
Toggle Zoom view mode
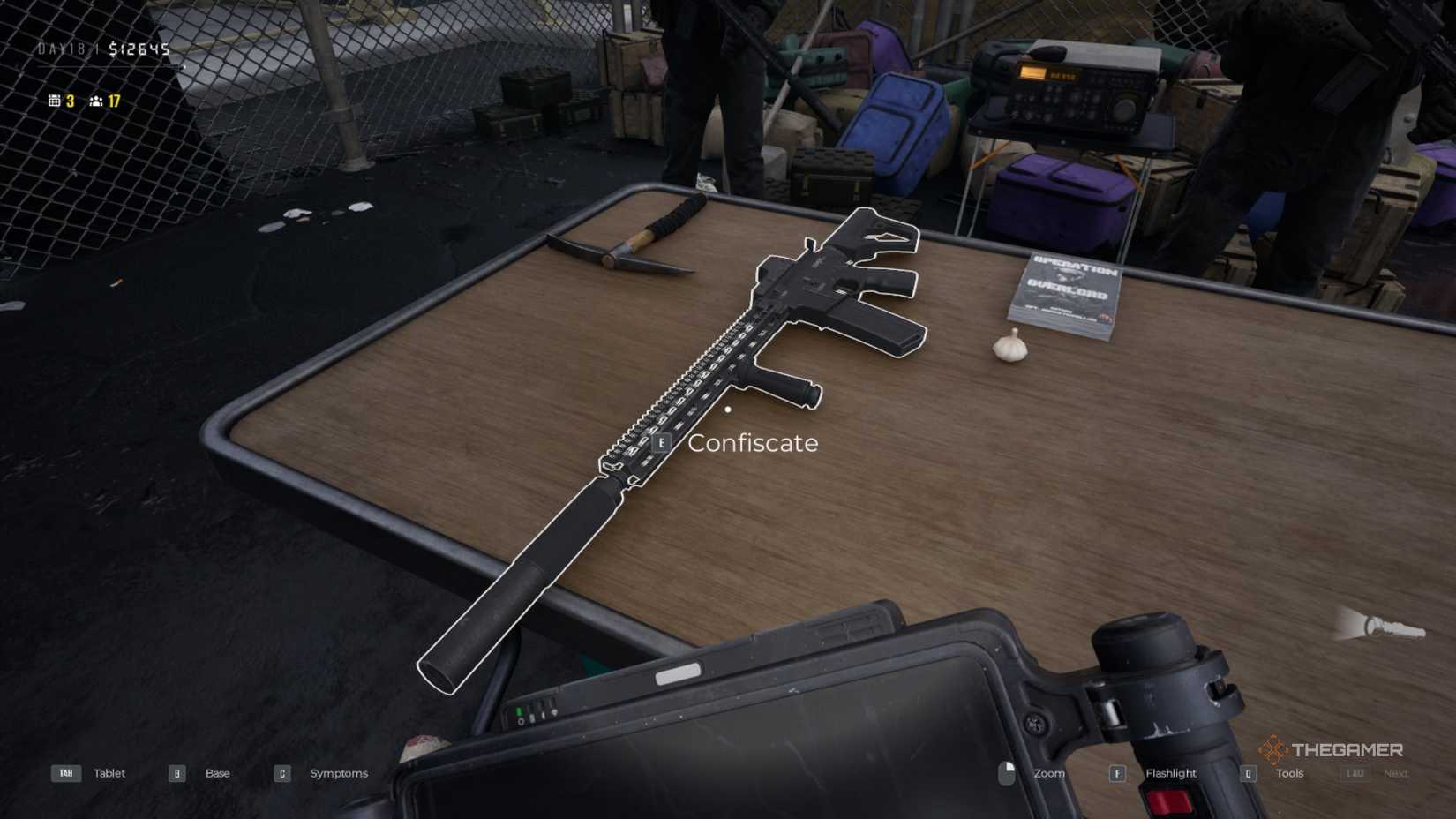[1048, 773]
